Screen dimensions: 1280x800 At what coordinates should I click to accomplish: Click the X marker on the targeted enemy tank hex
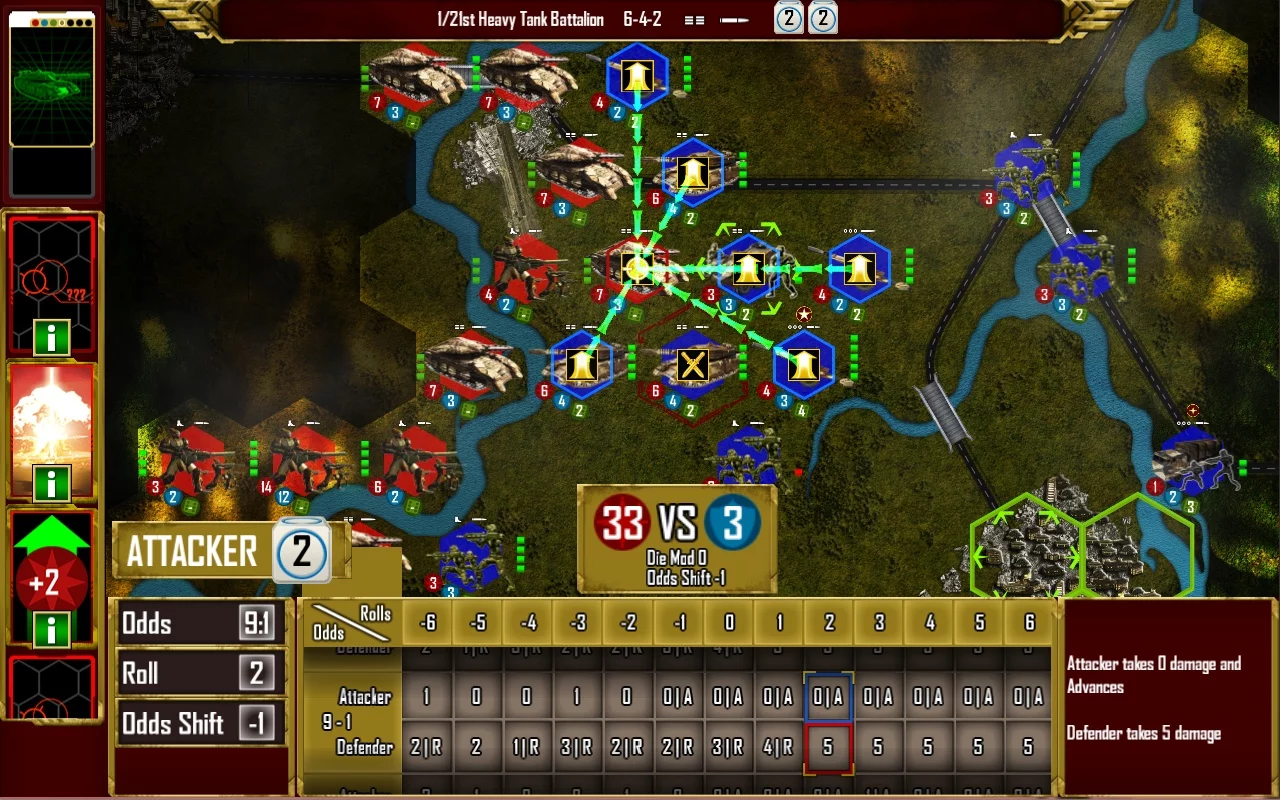pyautogui.click(x=692, y=364)
